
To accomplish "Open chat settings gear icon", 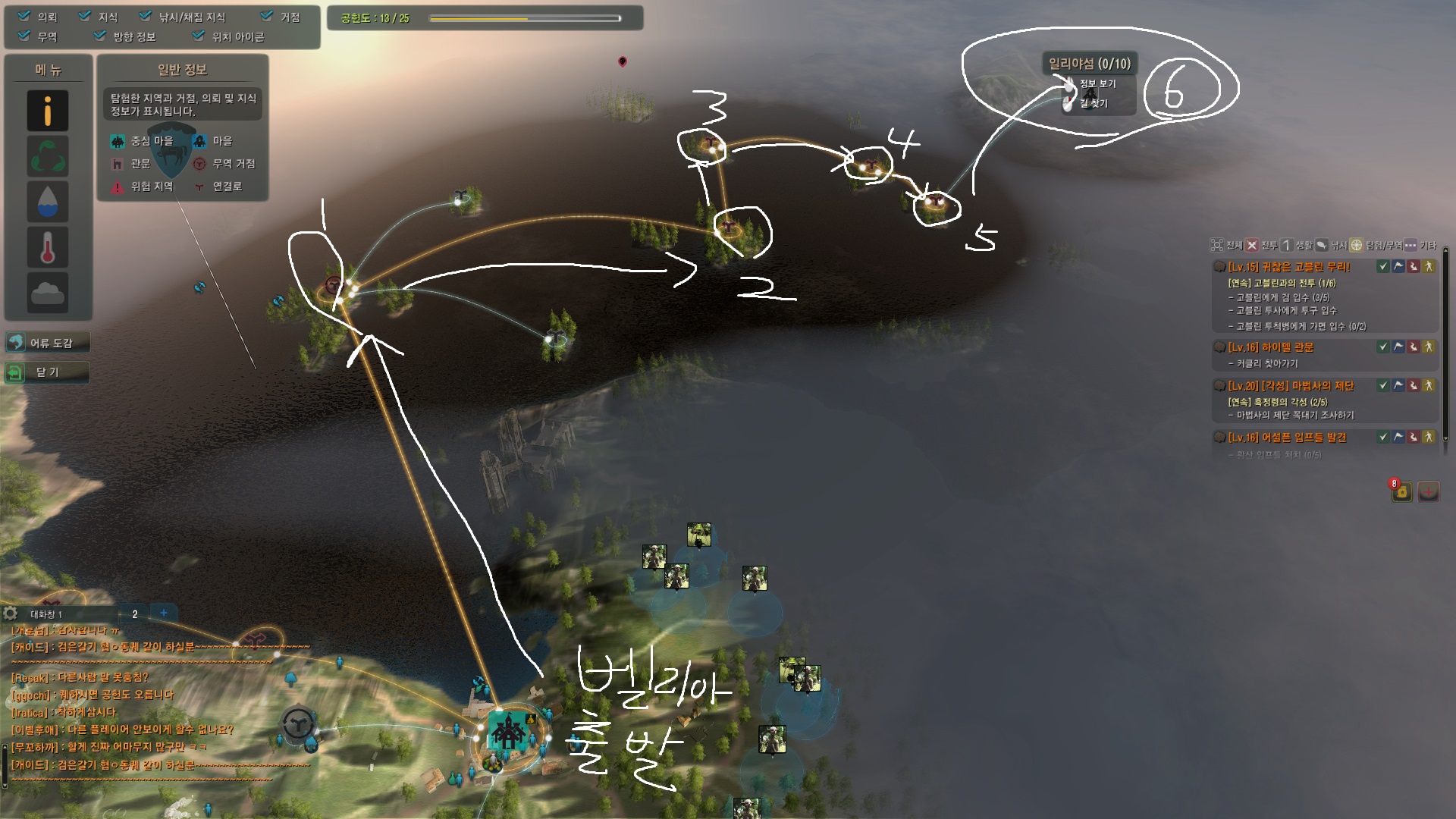I will click(x=11, y=613).
